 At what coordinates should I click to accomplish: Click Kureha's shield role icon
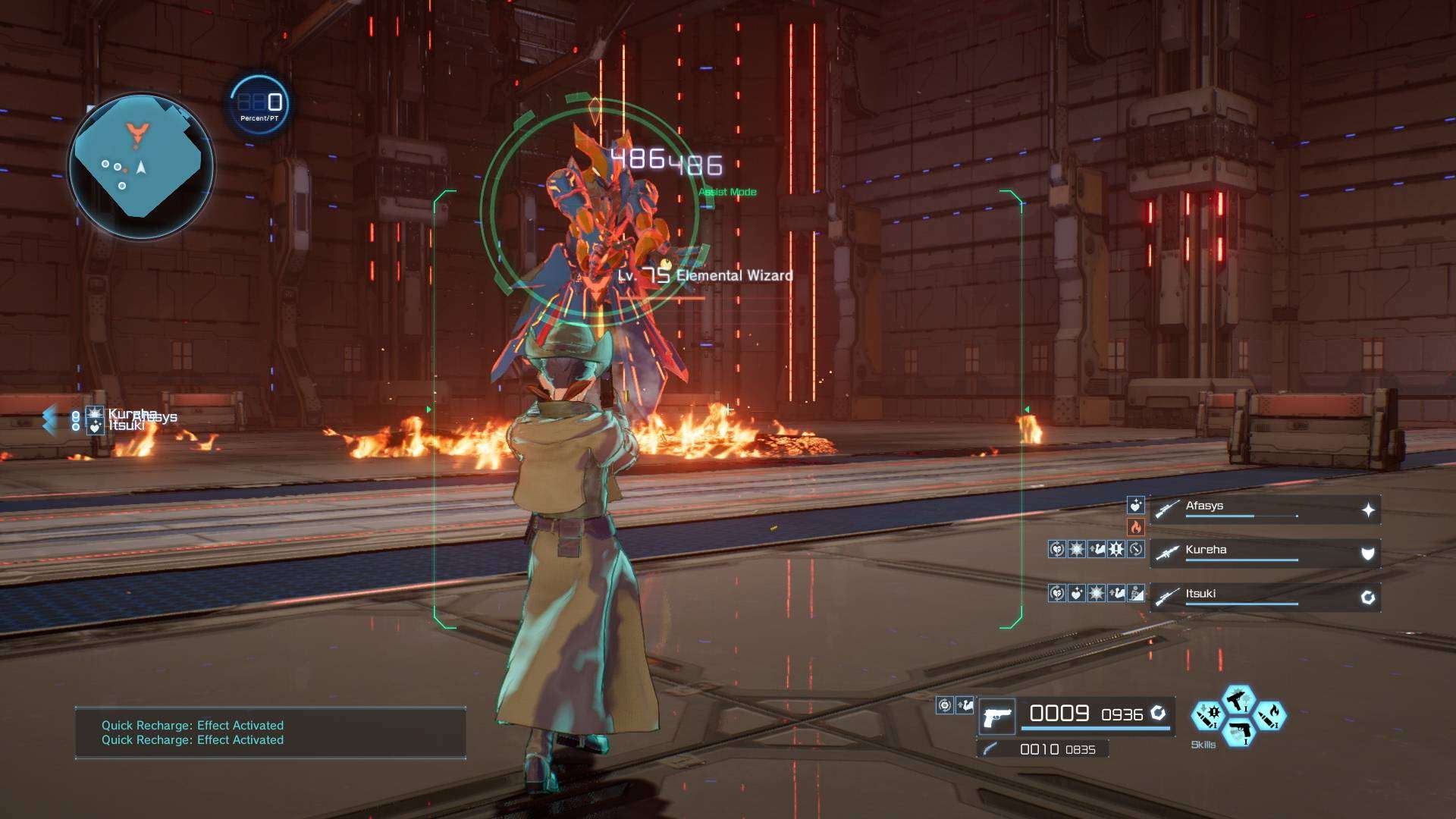coord(1367,554)
